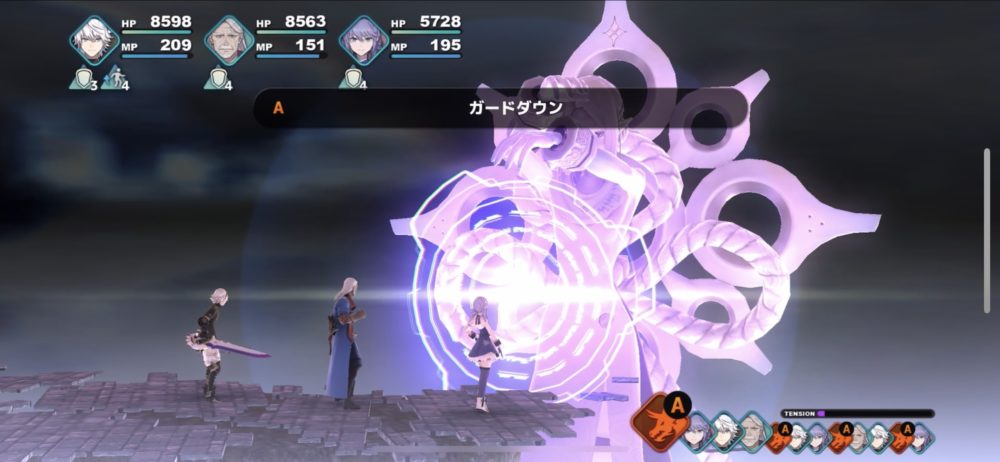1000x462 pixels.
Task: Click the large orange beast turn-order icon
Action: (659, 418)
